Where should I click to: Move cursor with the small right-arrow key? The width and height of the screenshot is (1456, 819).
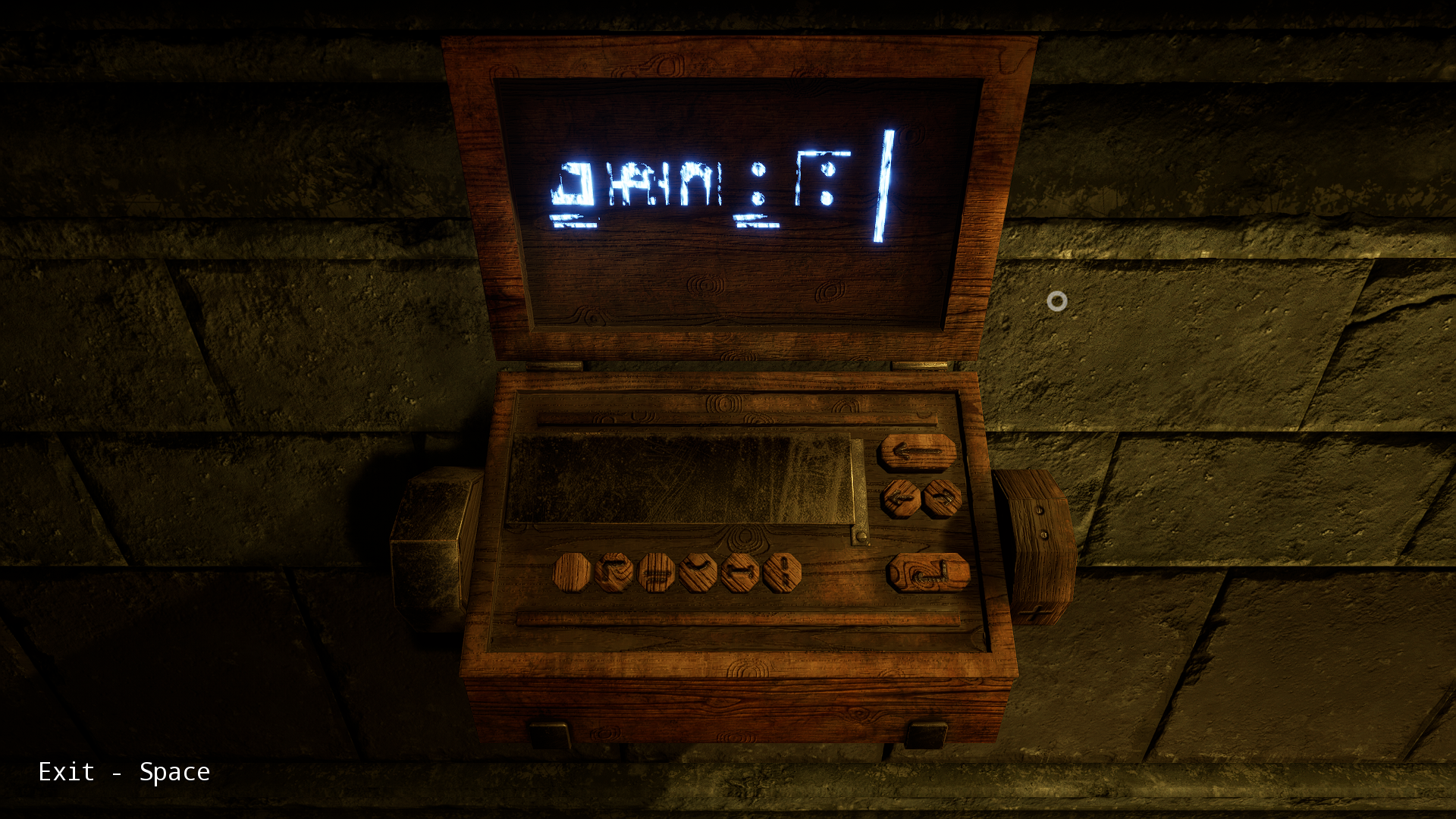[x=943, y=498]
